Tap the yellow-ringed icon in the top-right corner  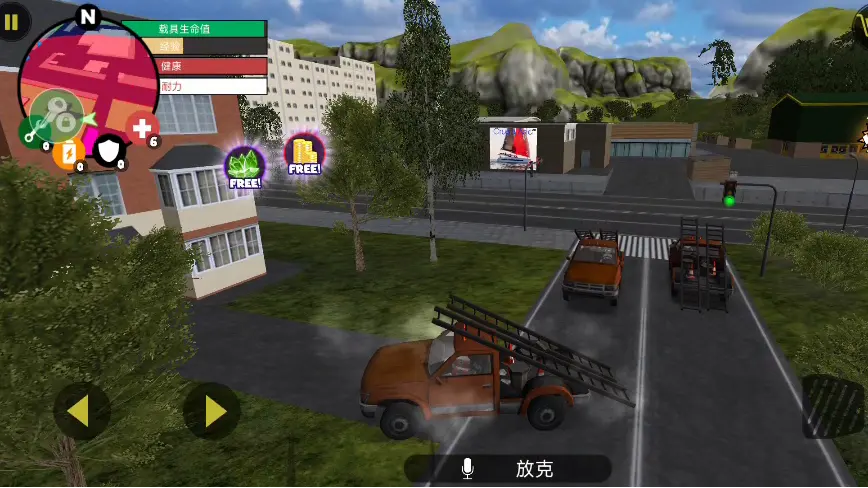pos(860,18)
